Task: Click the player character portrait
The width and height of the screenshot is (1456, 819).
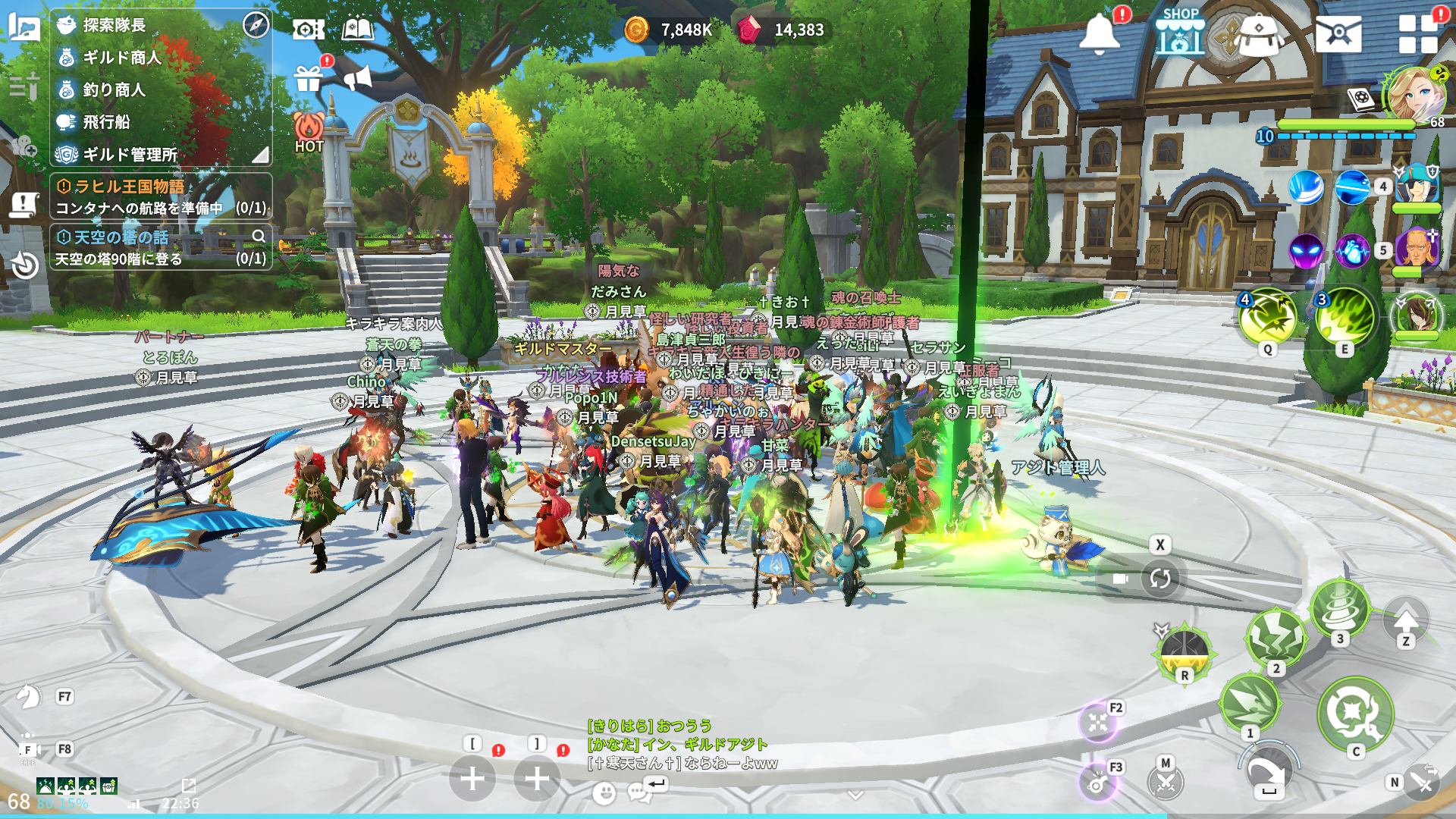Action: pos(1414,95)
